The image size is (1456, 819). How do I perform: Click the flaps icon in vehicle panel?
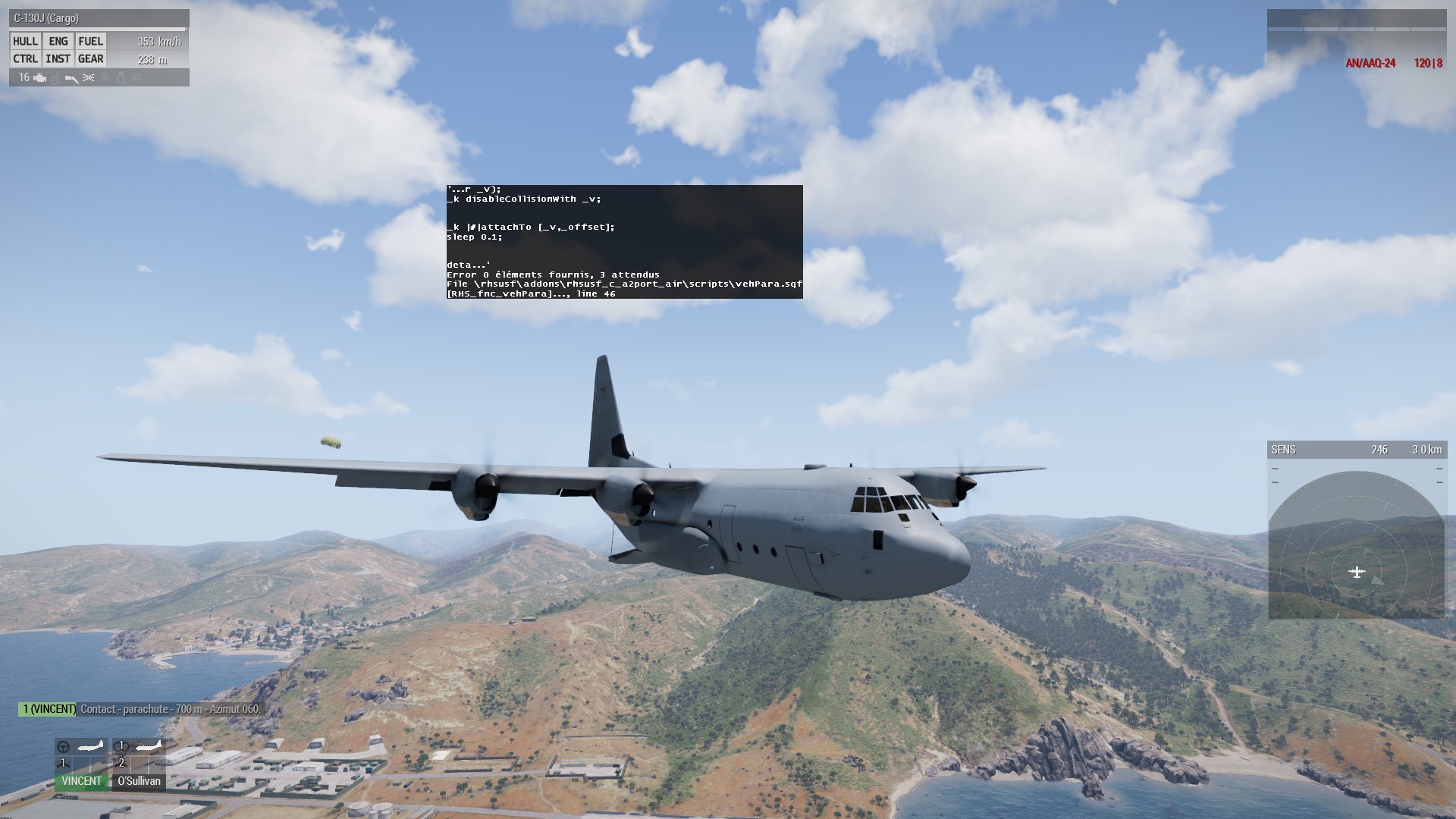coord(72,78)
